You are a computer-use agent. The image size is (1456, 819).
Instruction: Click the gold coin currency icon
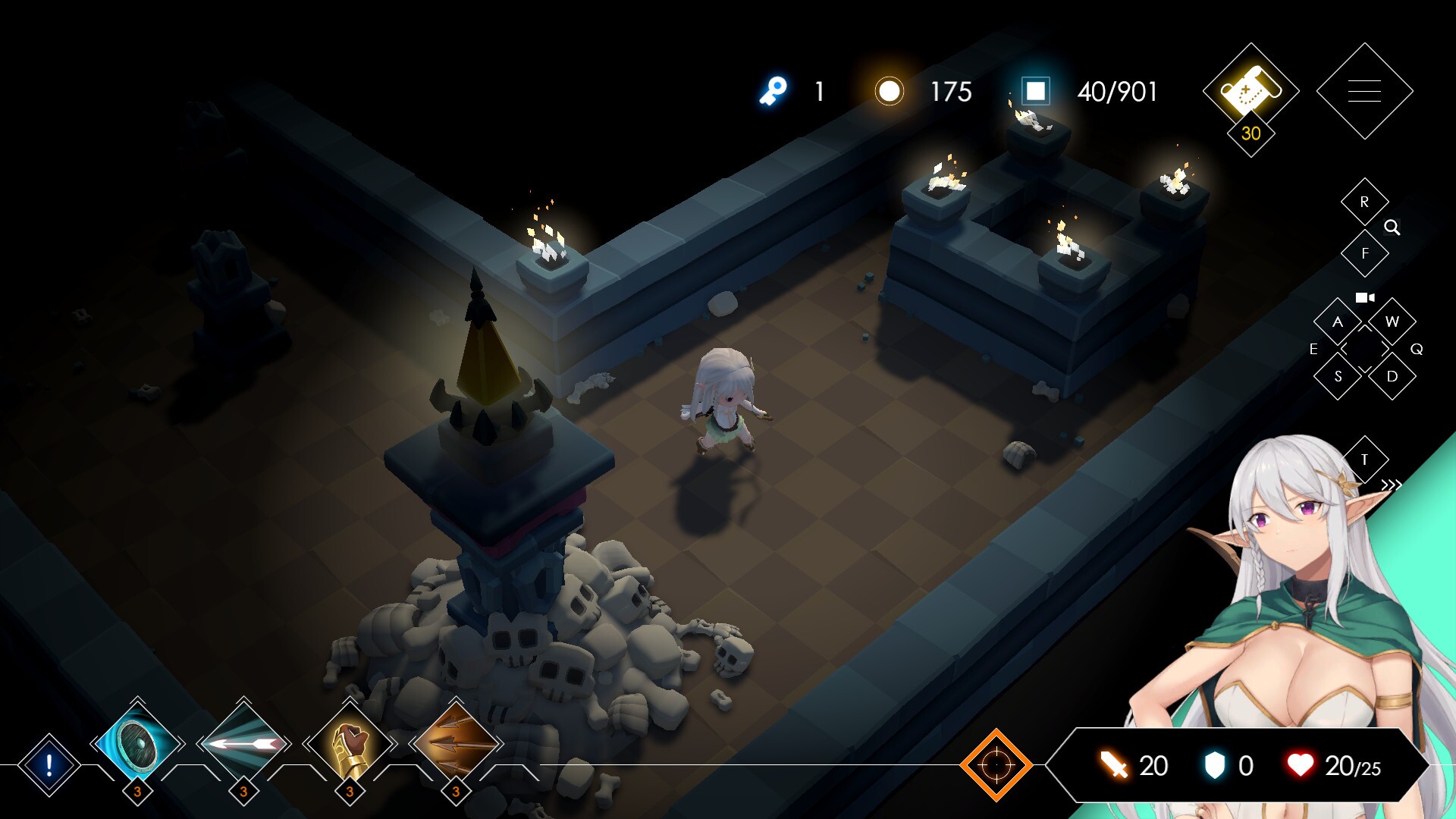coord(889,93)
